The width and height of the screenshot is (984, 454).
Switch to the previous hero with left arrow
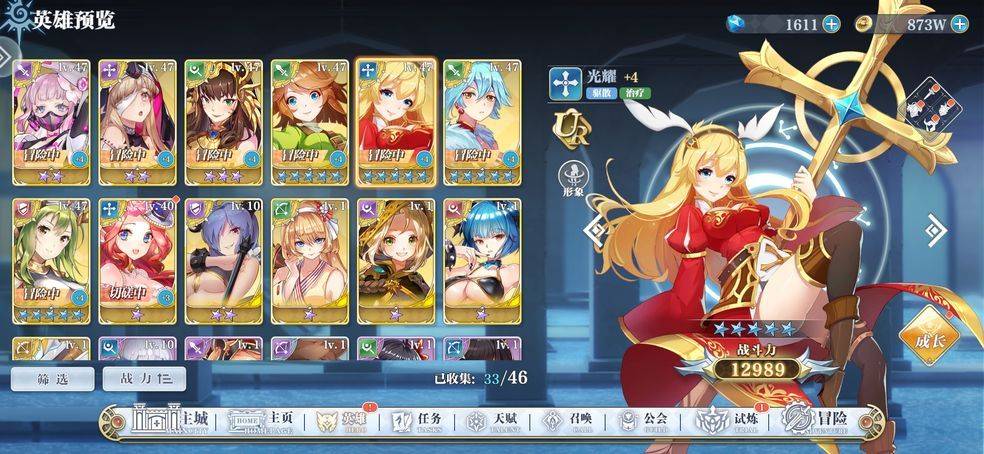tap(594, 231)
